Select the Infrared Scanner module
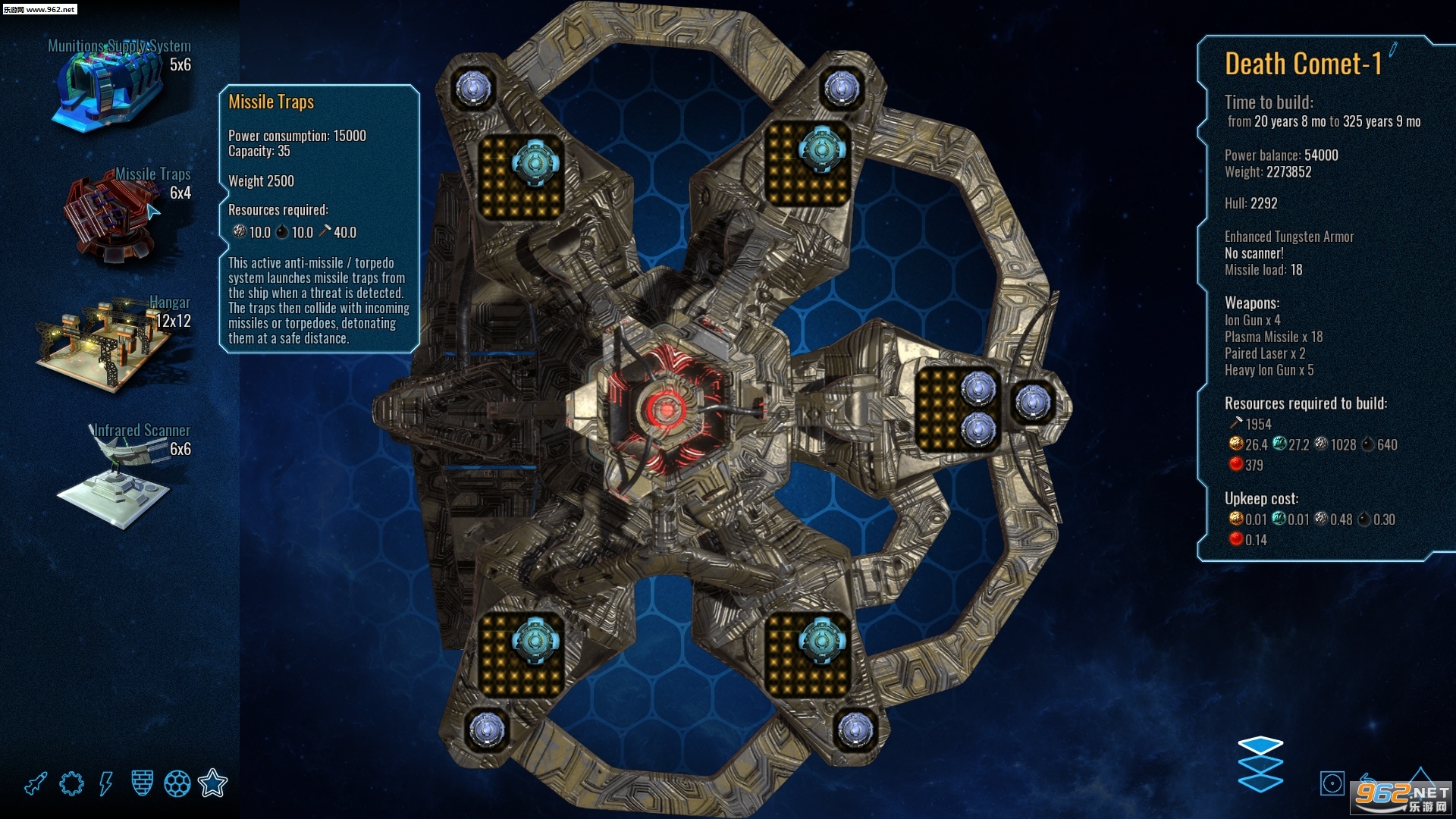Viewport: 1456px width, 819px height. [x=118, y=478]
